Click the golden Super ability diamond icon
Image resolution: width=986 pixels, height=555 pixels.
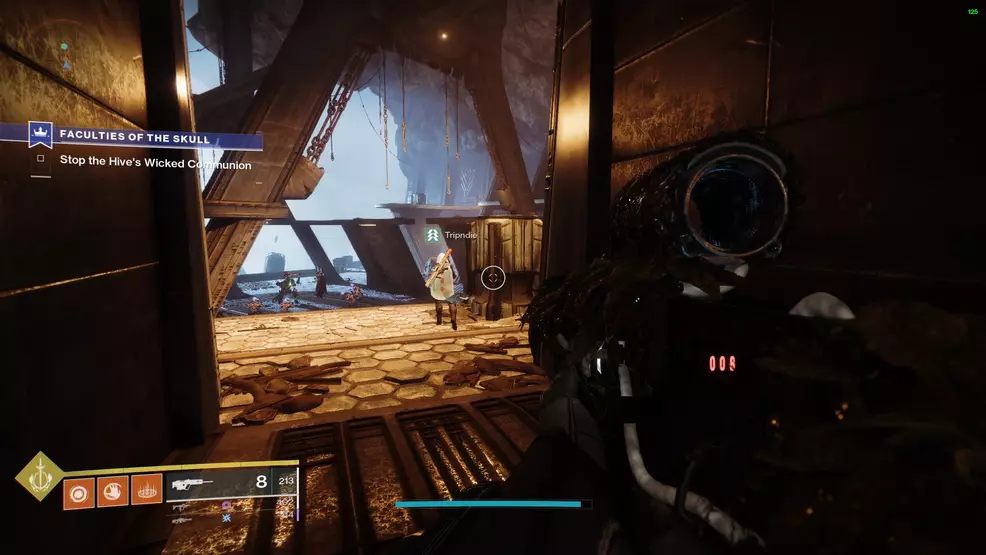coord(38,475)
